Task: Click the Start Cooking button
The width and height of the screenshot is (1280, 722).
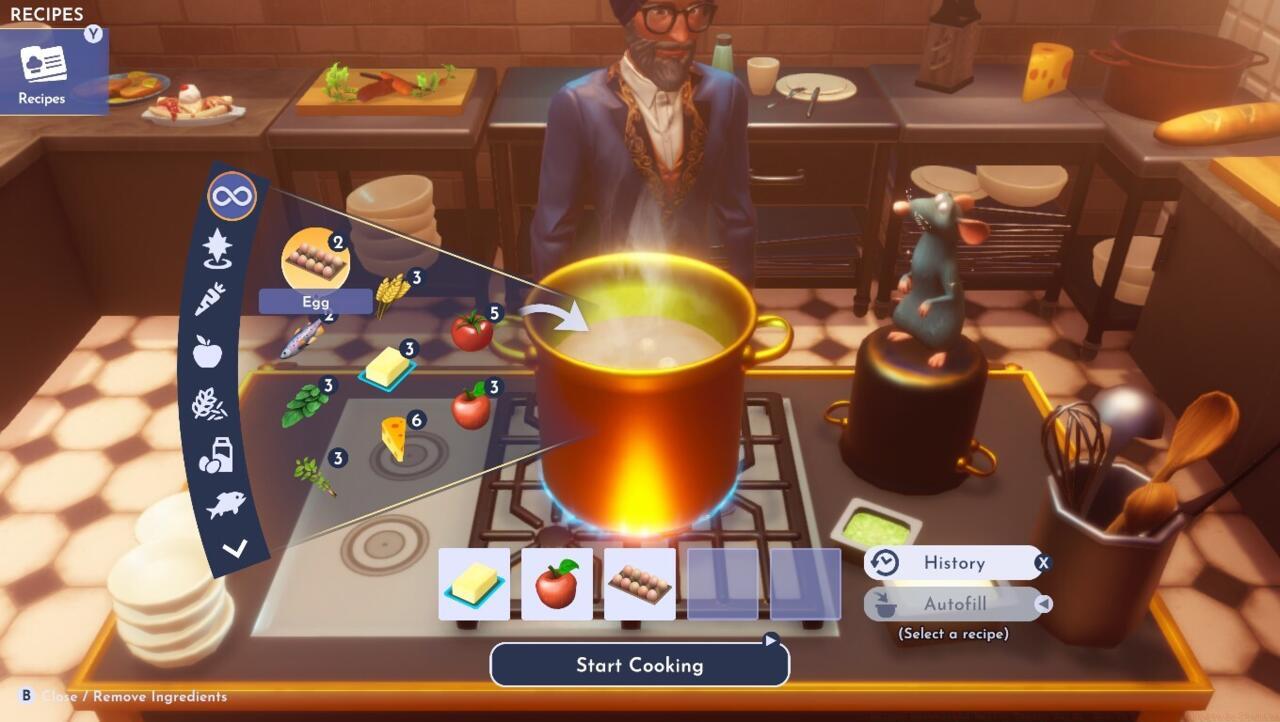Action: pos(639,665)
